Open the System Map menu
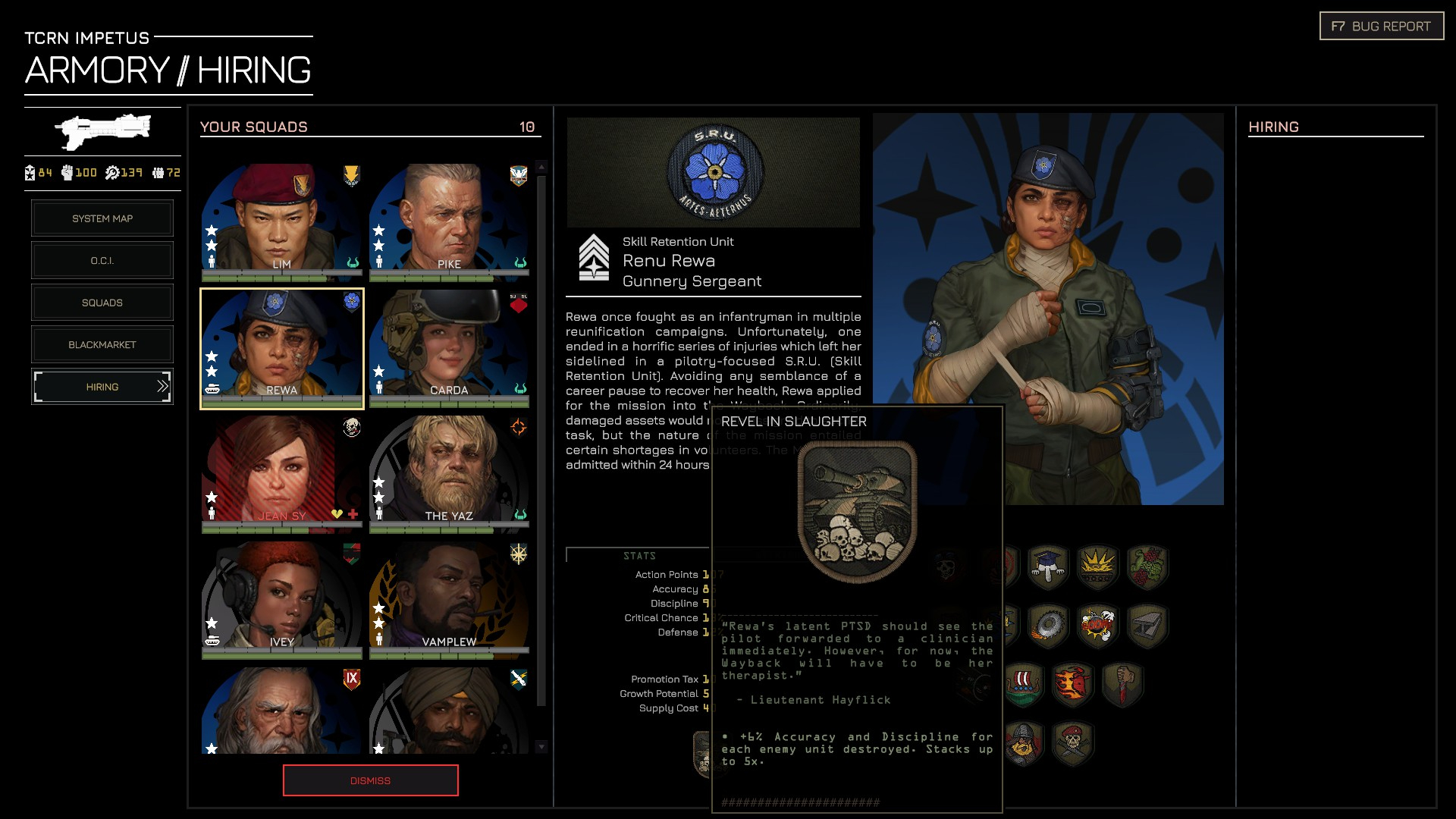This screenshot has width=1456, height=819. (x=102, y=218)
